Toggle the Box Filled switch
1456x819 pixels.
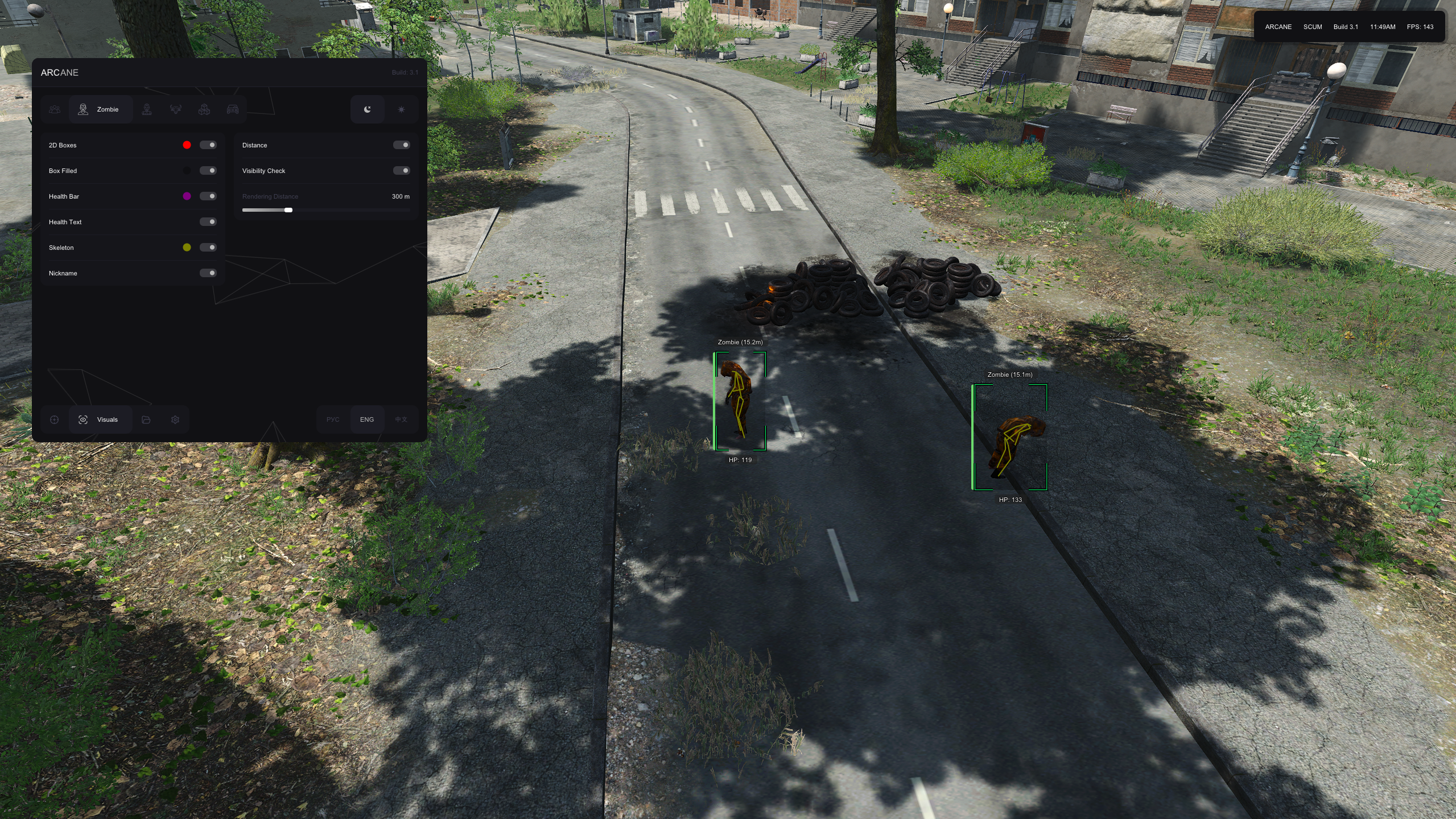pos(208,171)
